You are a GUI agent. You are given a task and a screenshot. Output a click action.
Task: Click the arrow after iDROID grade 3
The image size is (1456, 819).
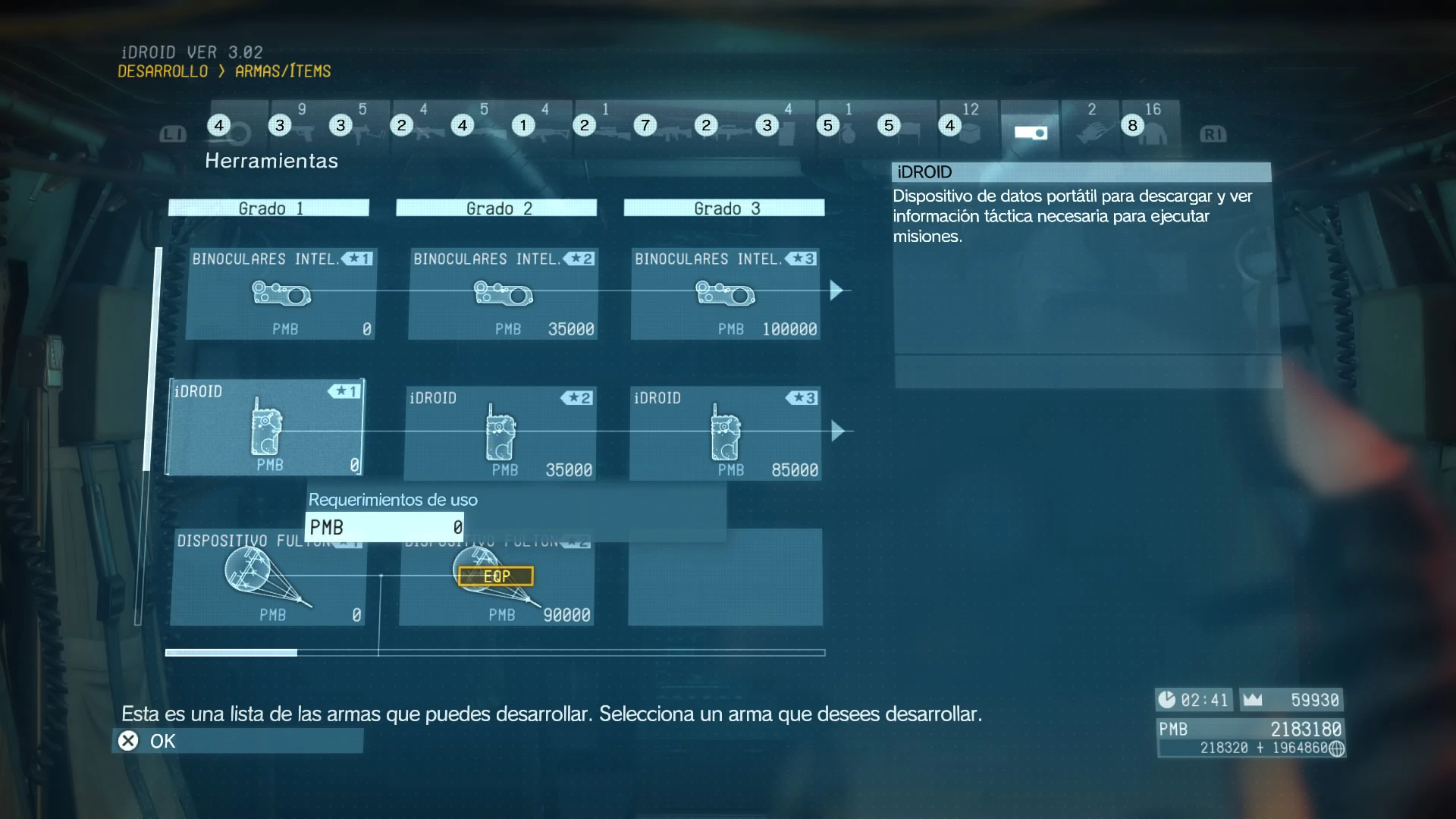point(837,431)
